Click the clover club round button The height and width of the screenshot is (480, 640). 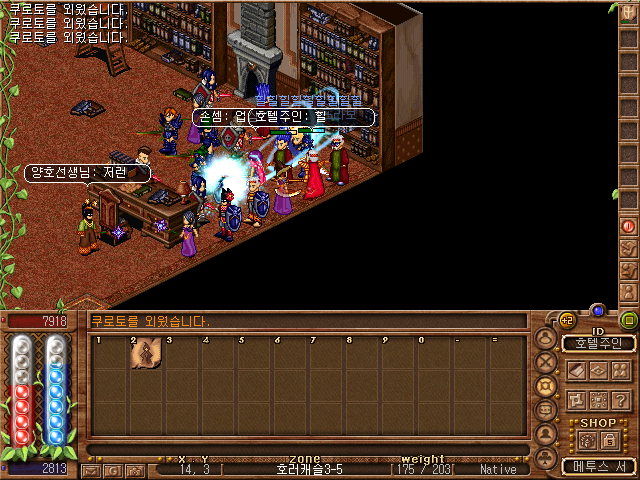point(546,457)
